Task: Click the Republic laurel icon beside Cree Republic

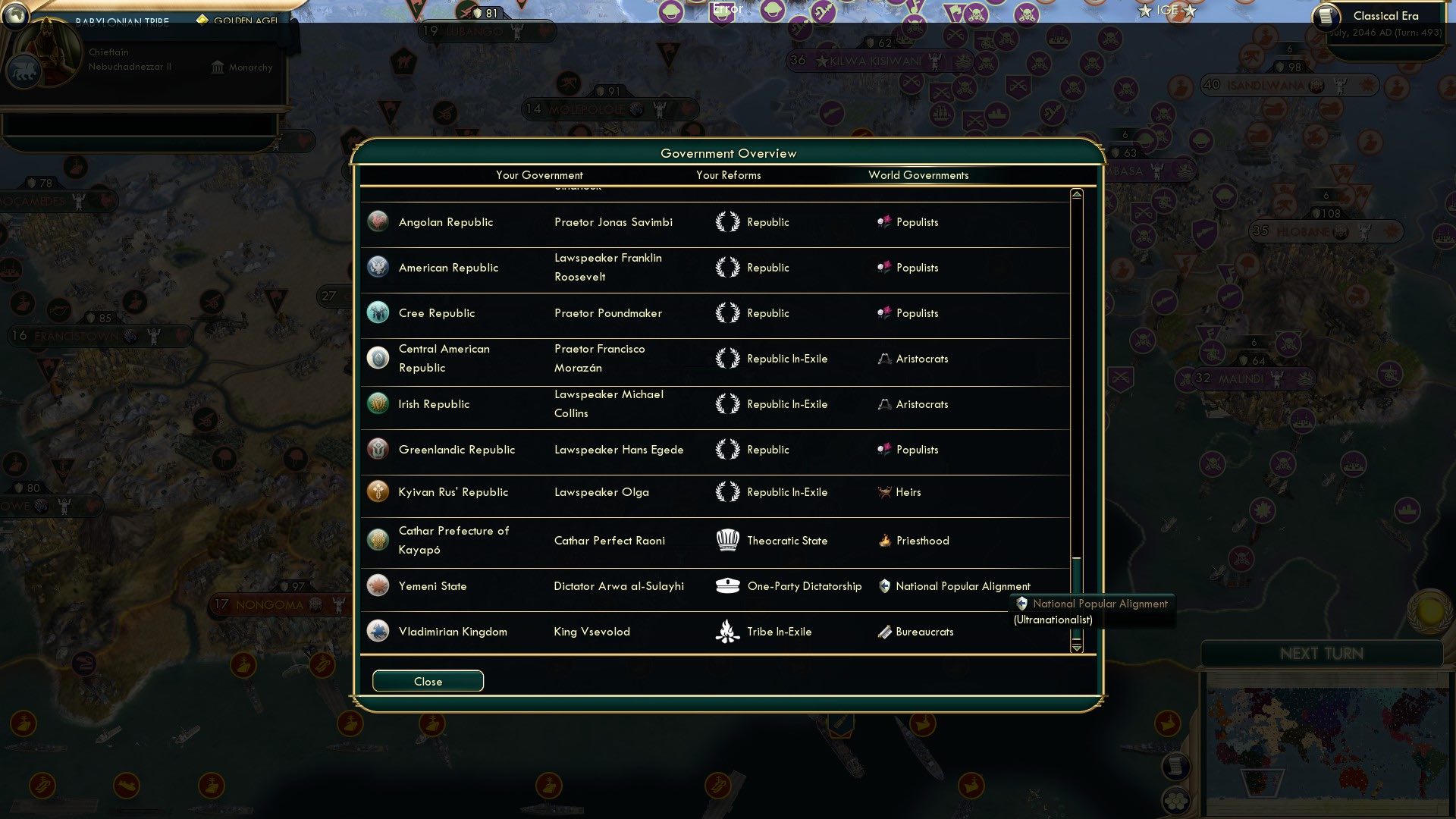Action: (729, 312)
